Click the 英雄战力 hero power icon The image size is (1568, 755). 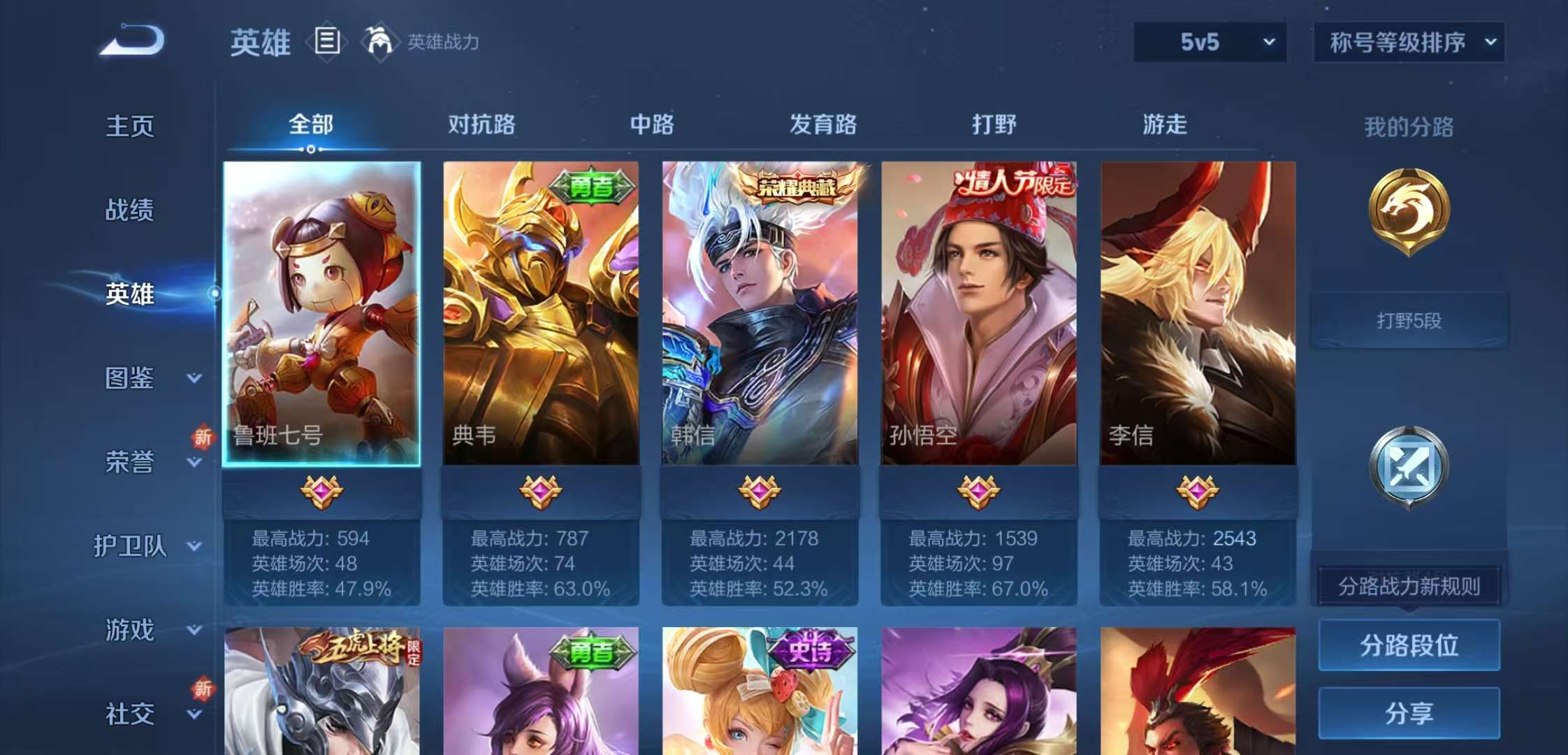pos(381,42)
